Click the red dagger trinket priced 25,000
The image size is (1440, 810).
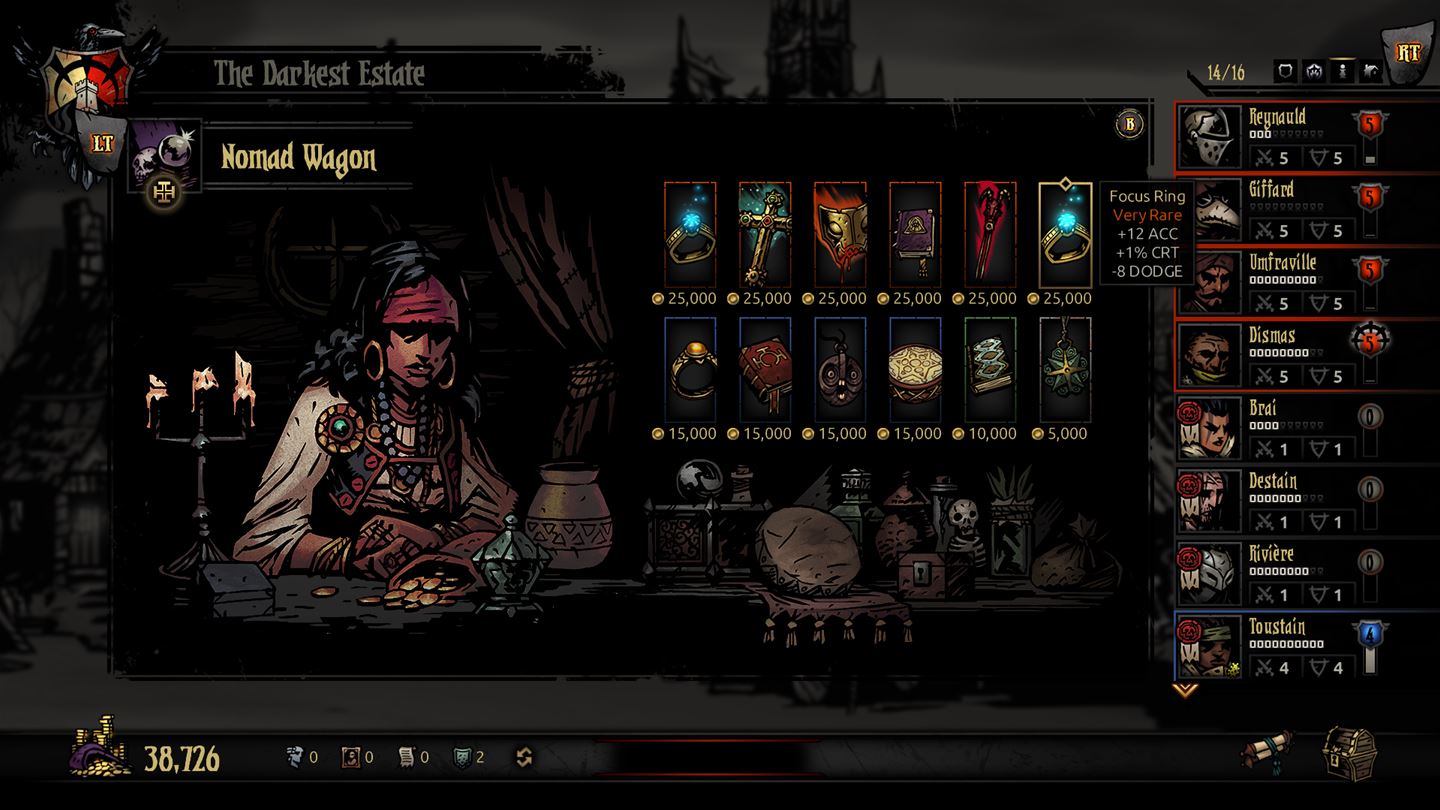[990, 232]
